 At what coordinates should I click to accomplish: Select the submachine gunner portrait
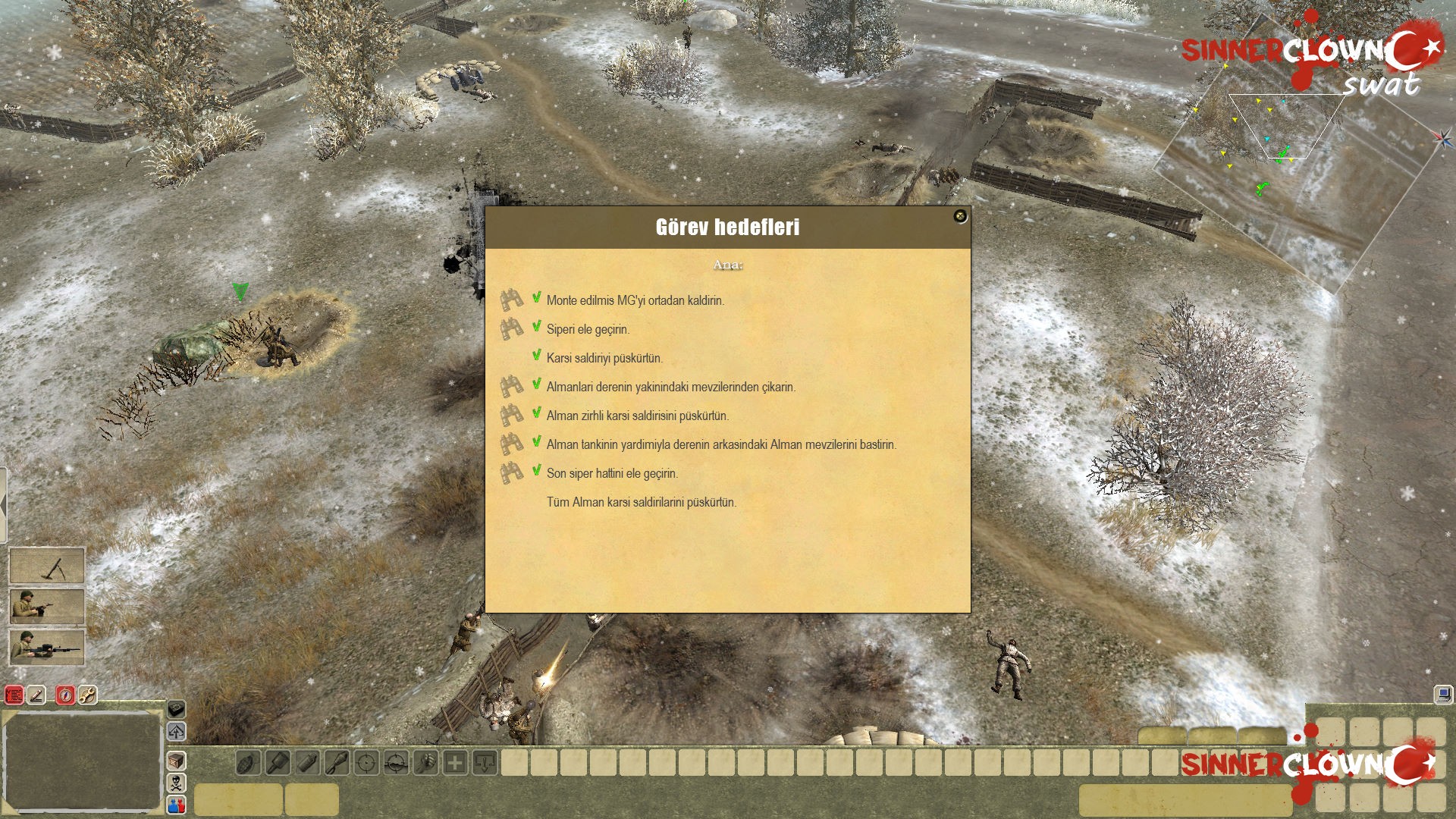tap(46, 607)
